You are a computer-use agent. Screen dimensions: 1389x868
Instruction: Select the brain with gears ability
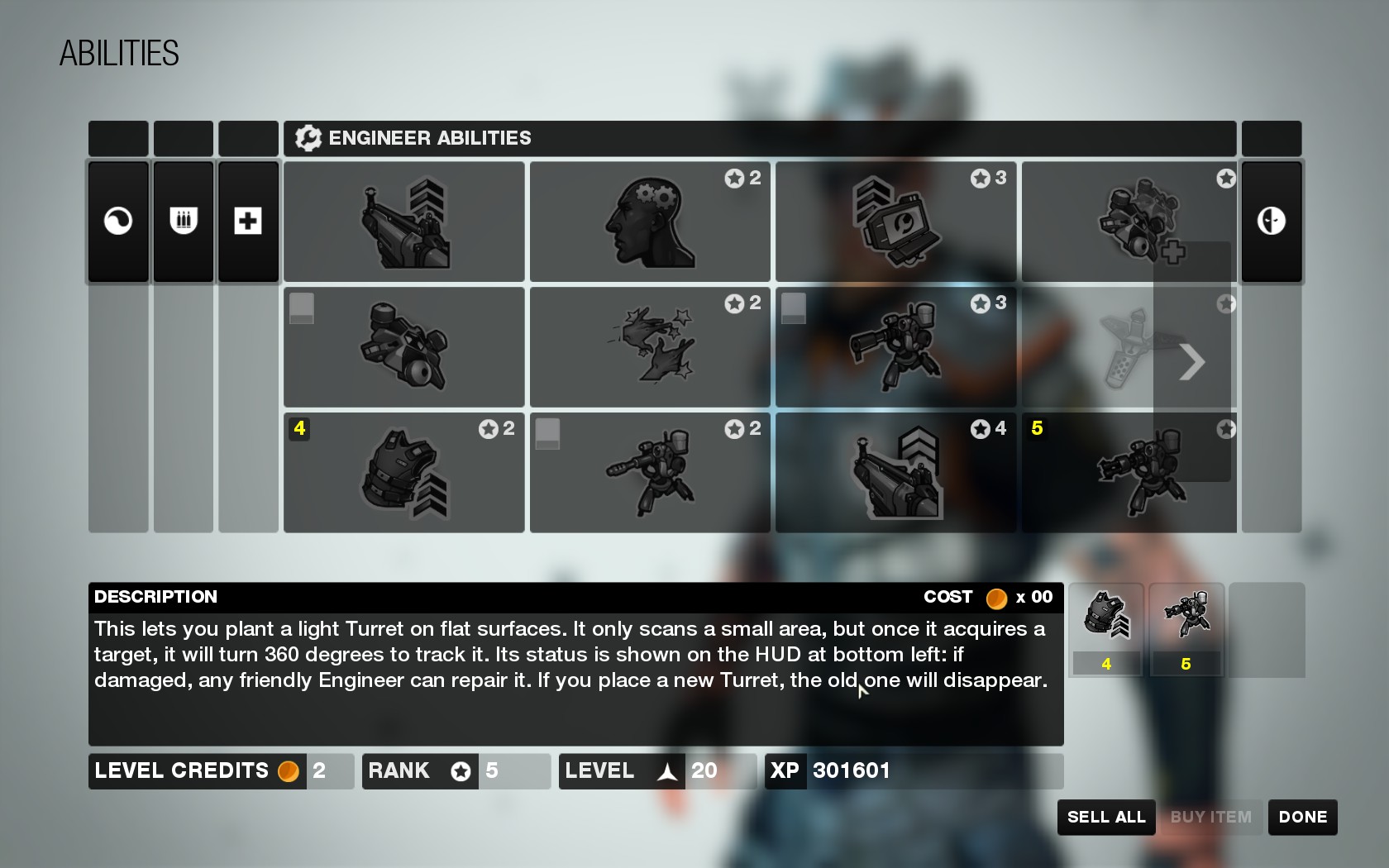[x=650, y=222]
